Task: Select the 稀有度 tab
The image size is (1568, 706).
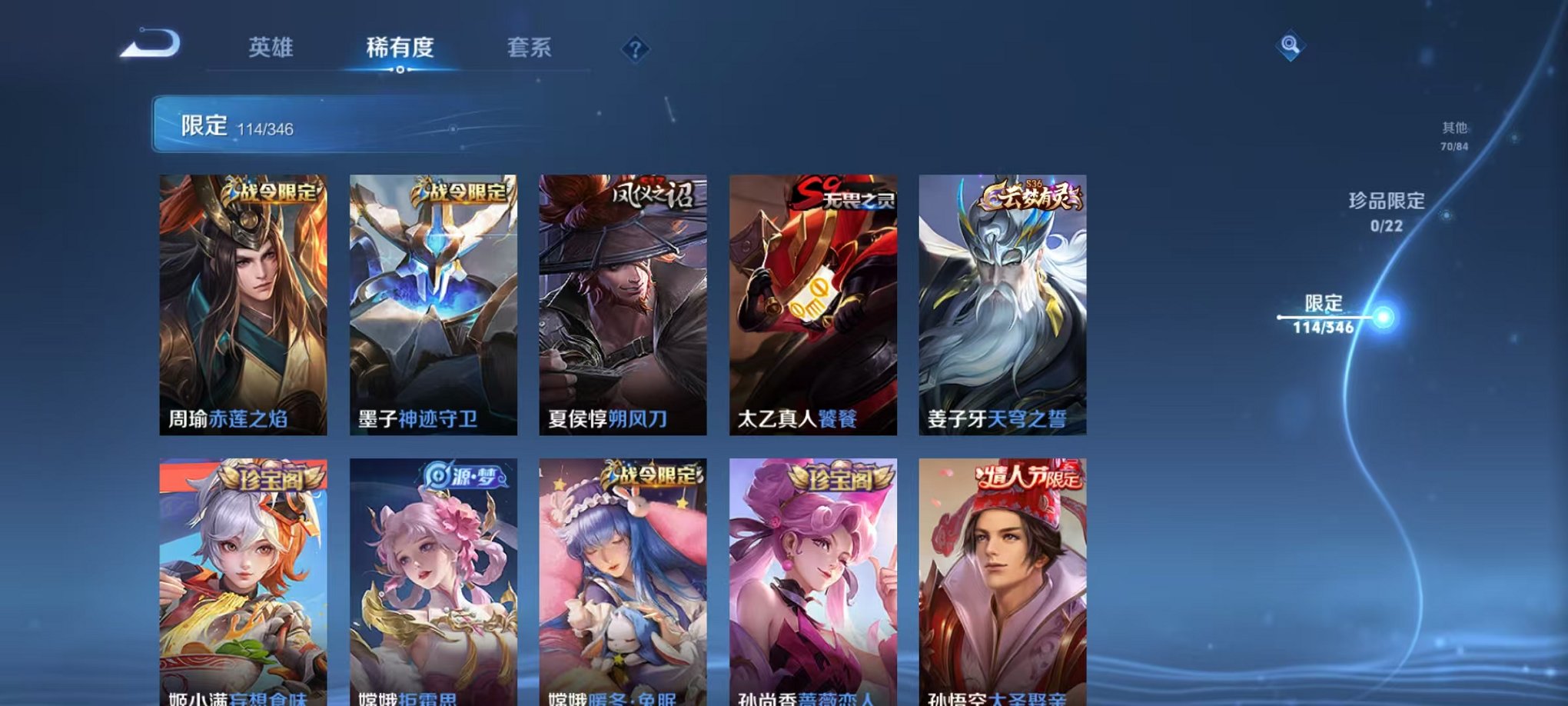Action: click(x=398, y=46)
